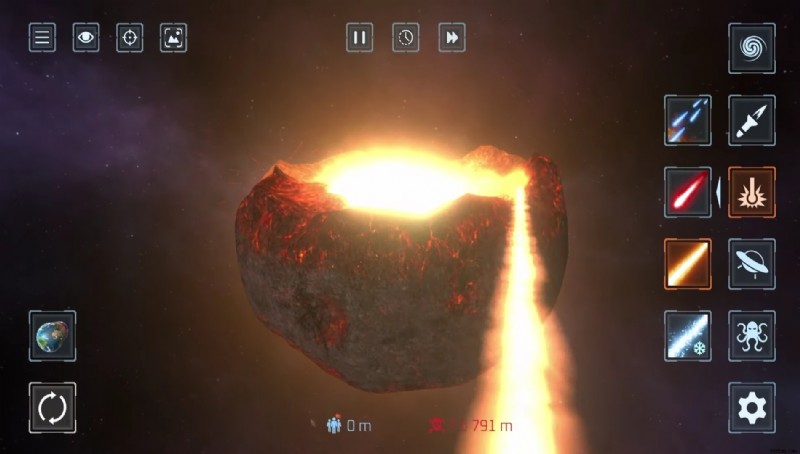Select the freeze ray snowflake weapon
800x454 pixels.
(x=688, y=336)
